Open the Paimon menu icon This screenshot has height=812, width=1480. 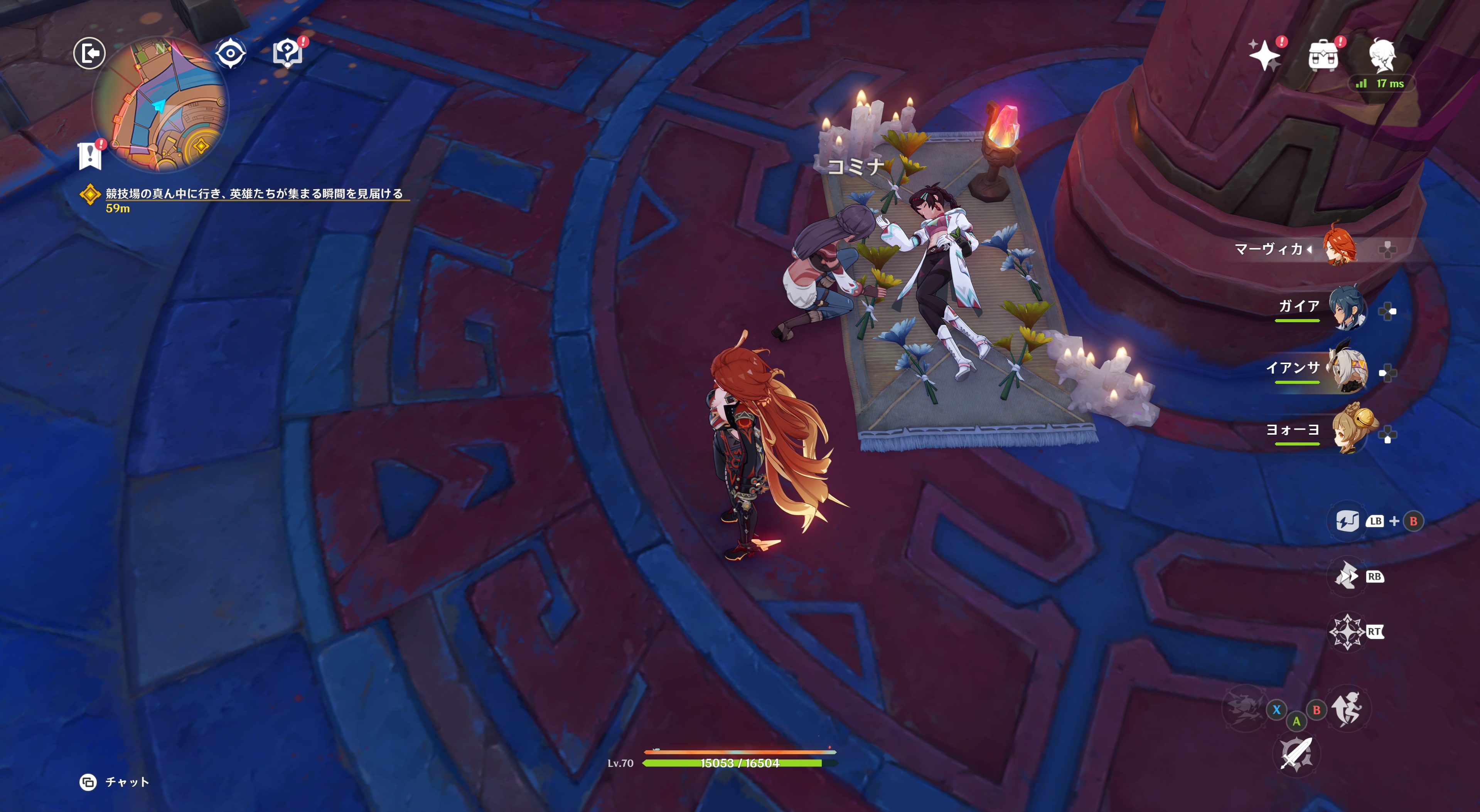[1381, 56]
